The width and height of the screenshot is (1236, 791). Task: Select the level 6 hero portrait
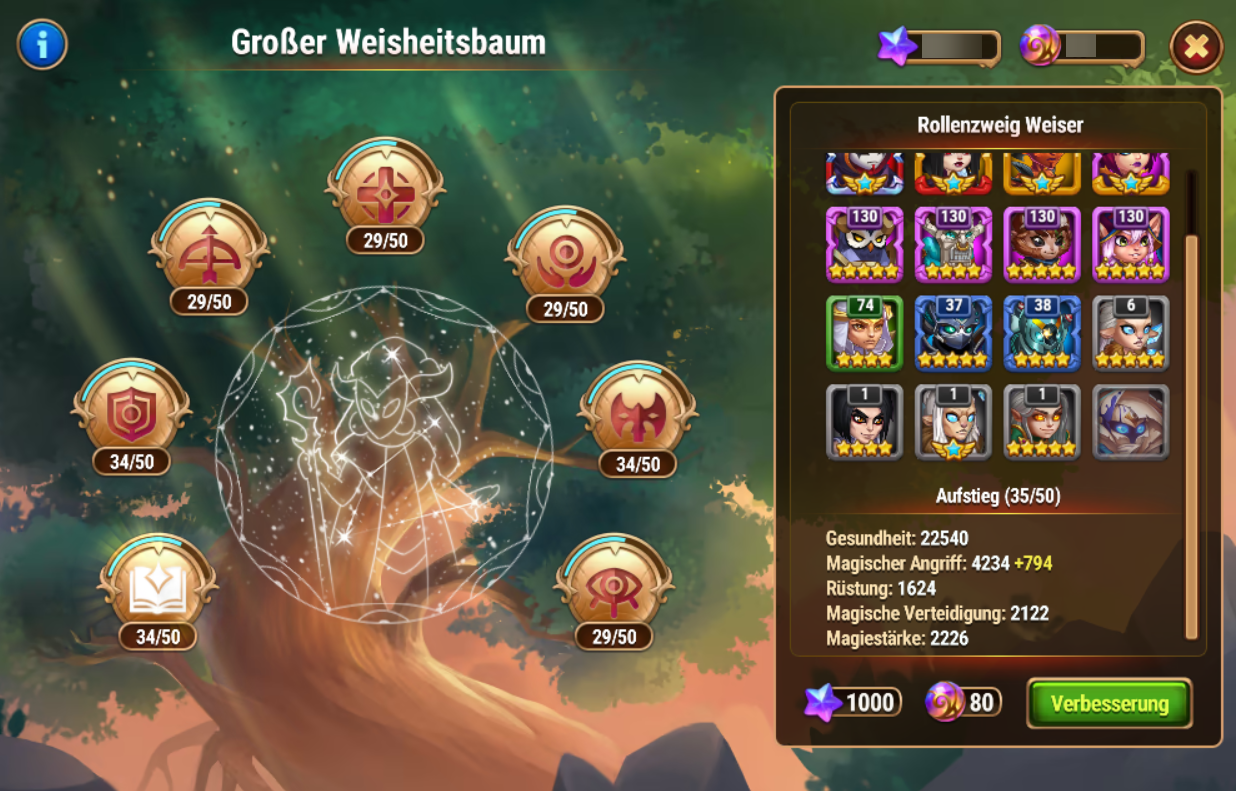pos(1130,333)
